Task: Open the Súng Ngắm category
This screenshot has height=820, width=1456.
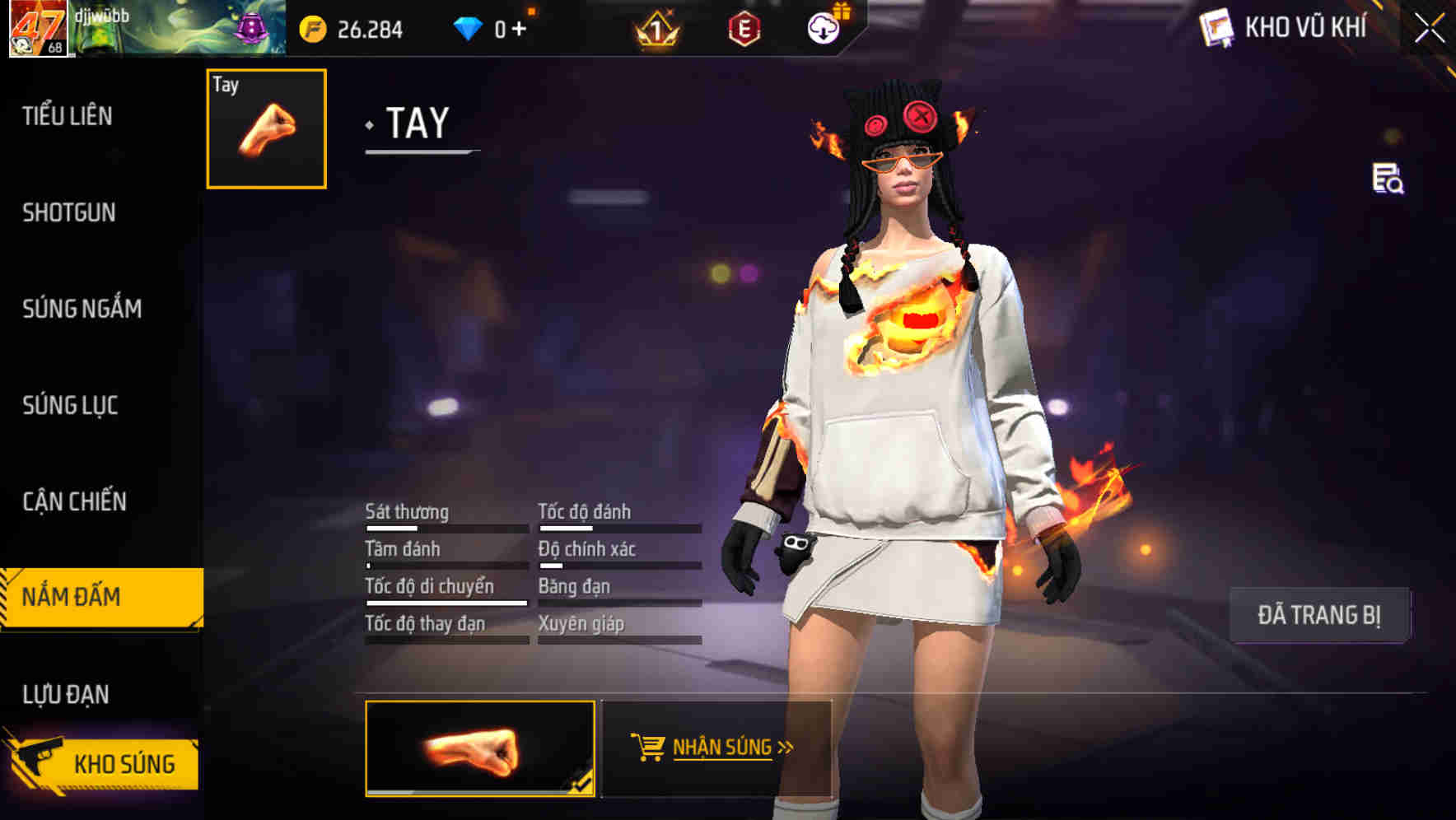Action: pyautogui.click(x=81, y=309)
